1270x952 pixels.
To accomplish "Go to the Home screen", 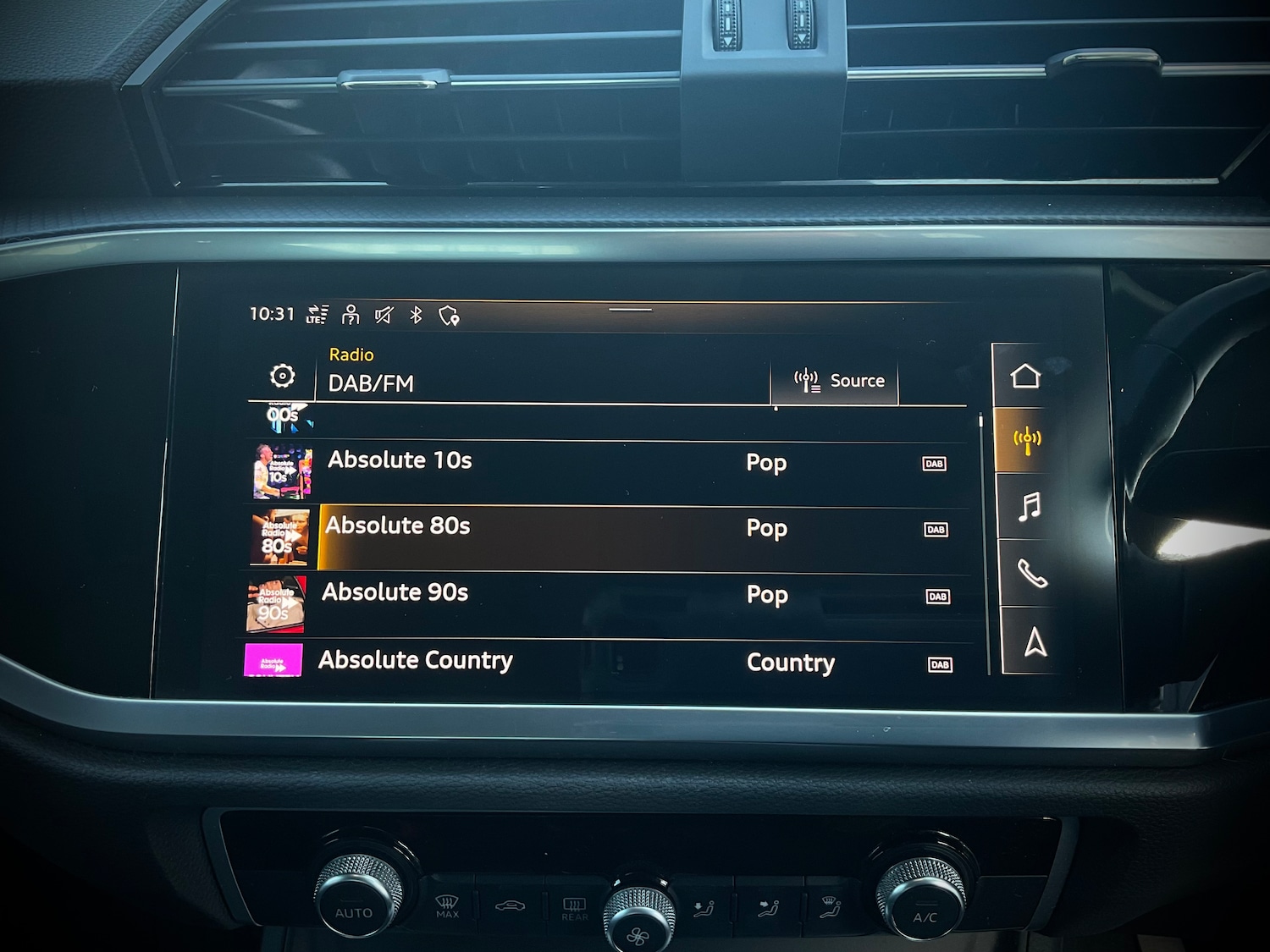I will (x=1024, y=376).
